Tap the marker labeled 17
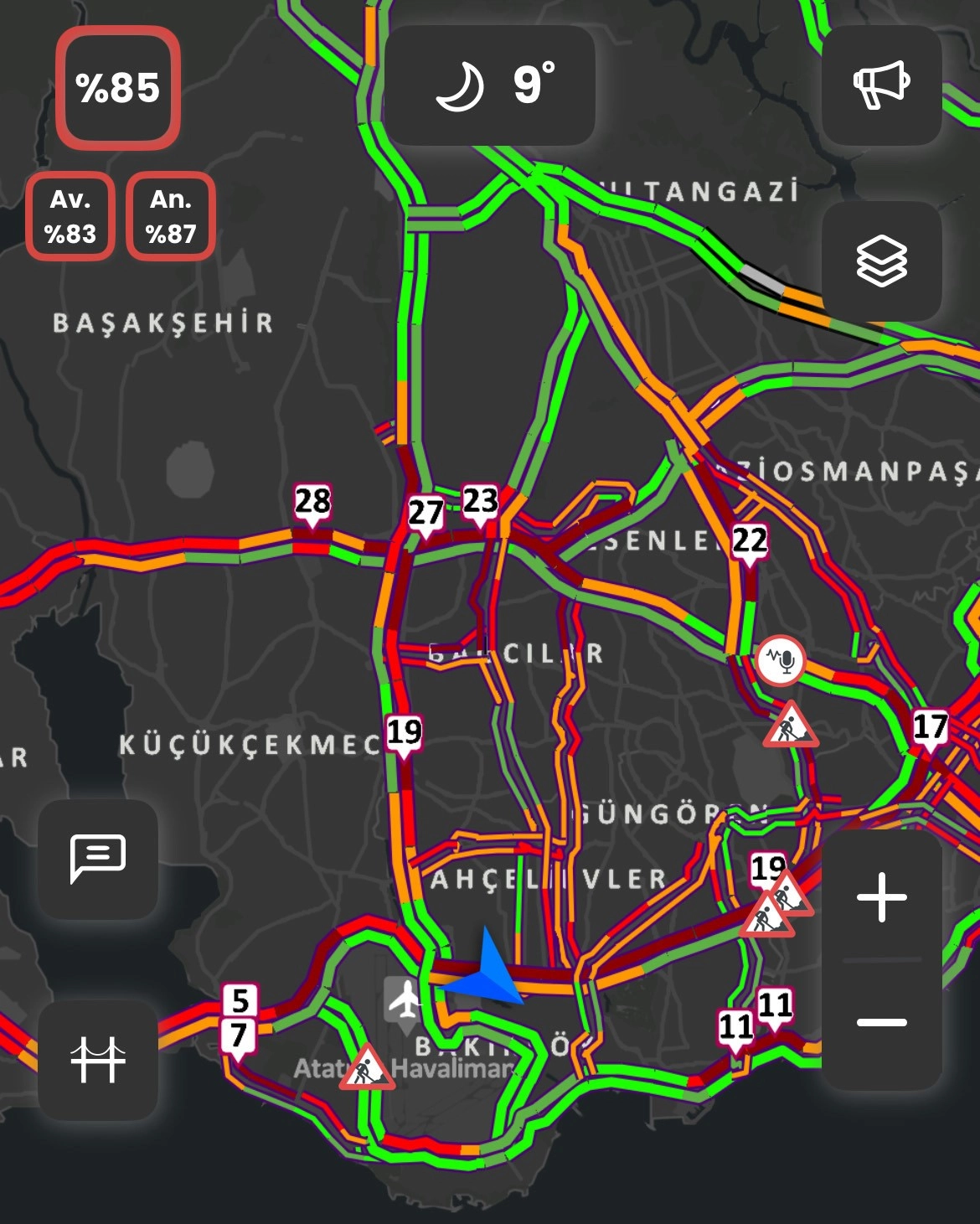Image resolution: width=980 pixels, height=1224 pixels. click(x=930, y=727)
